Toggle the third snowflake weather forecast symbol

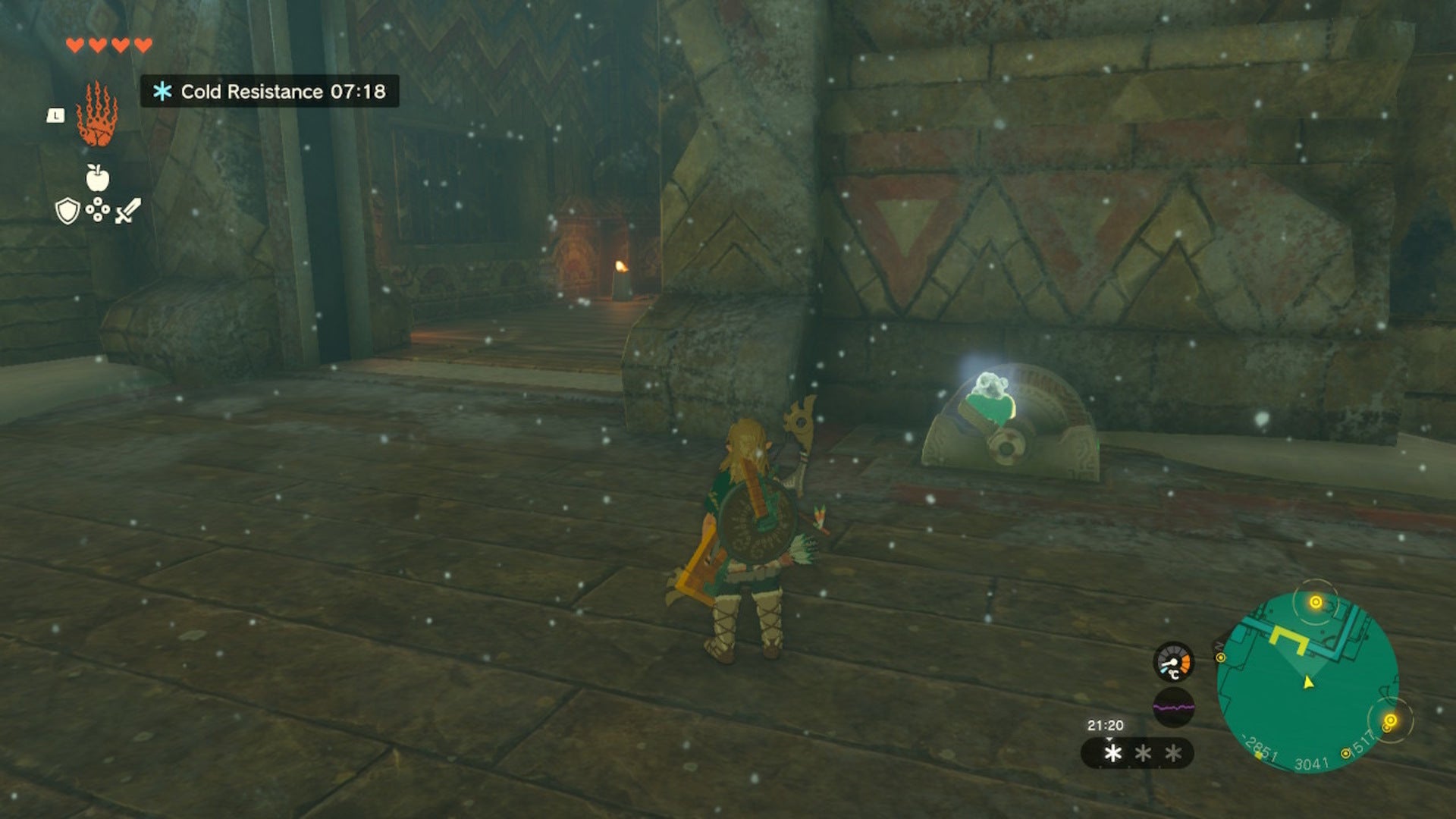click(1172, 753)
